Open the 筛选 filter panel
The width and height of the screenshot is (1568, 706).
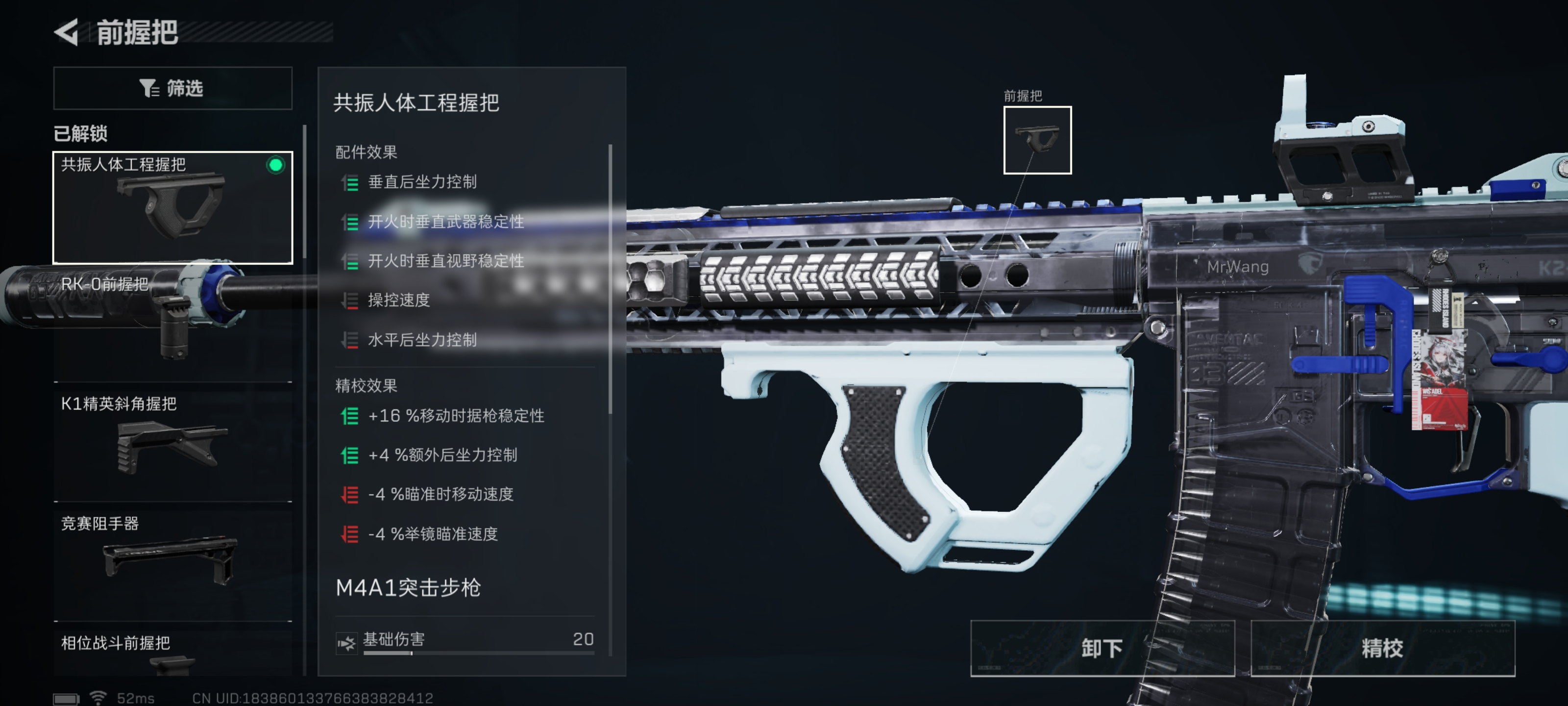point(172,88)
